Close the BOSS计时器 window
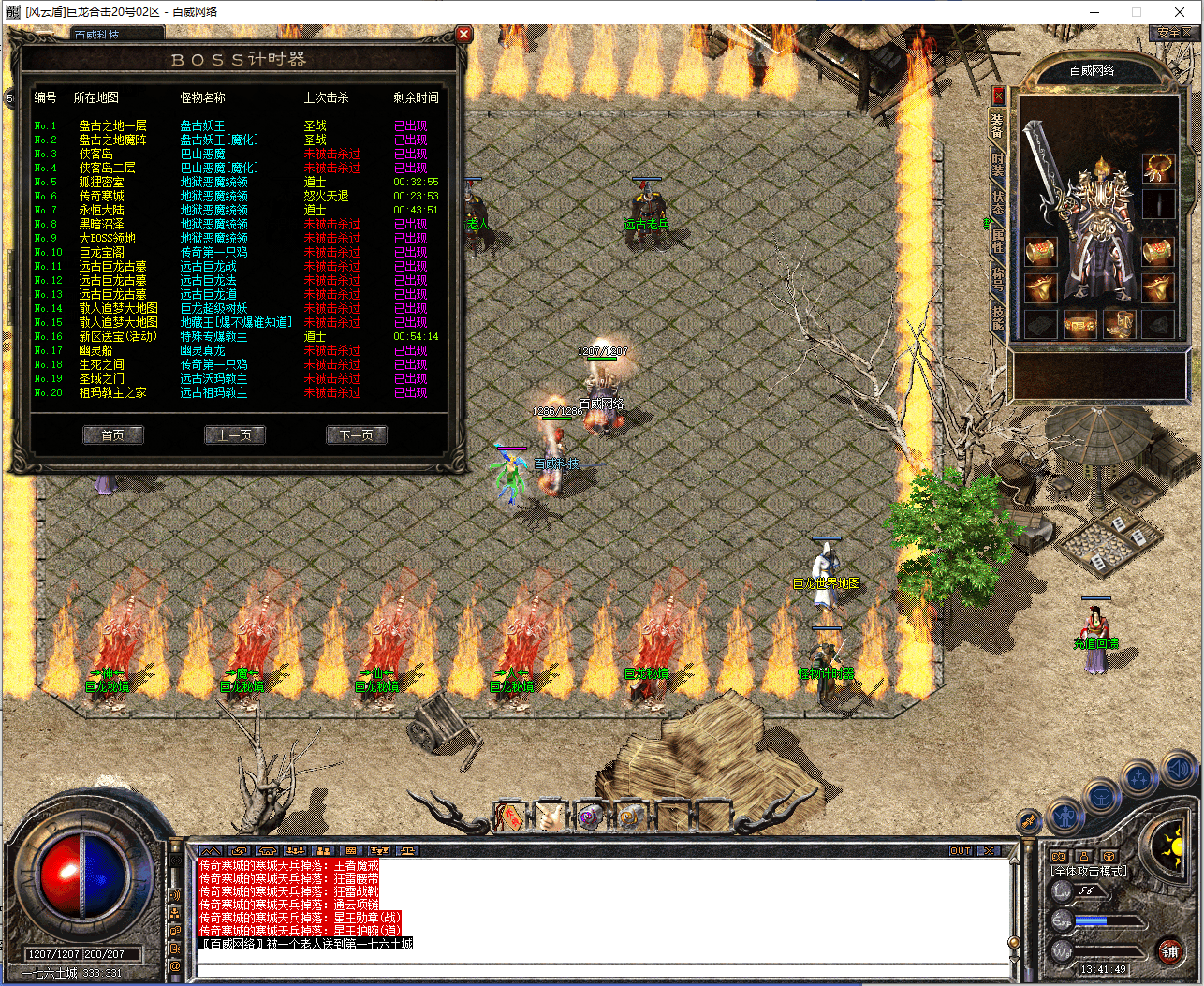The image size is (1204, 986). 463,35
